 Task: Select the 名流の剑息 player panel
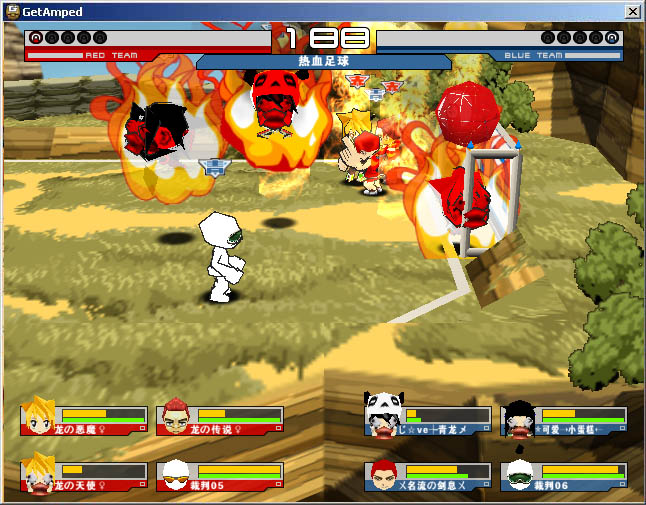coord(428,477)
